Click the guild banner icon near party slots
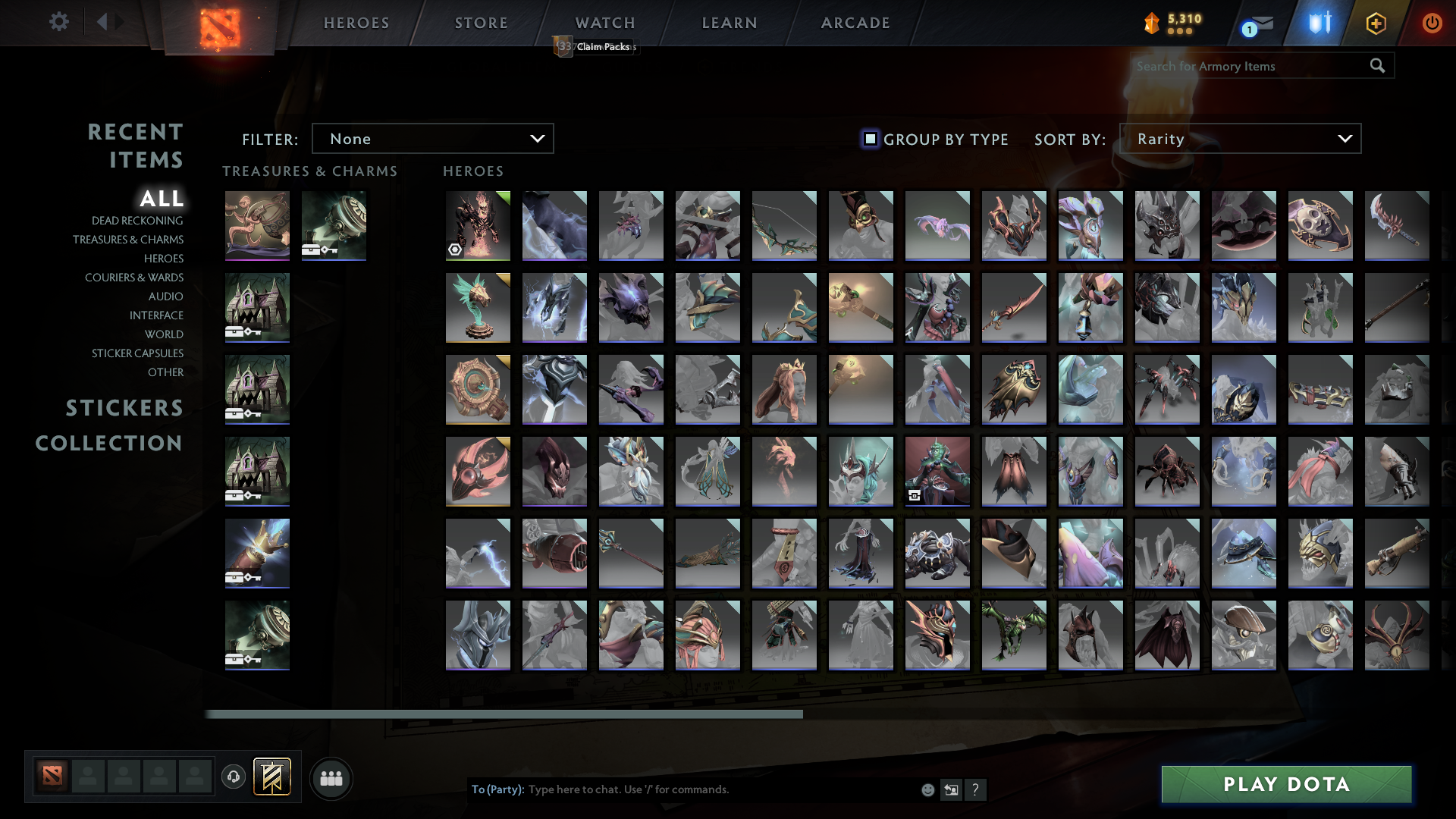This screenshot has height=819, width=1456. point(273,777)
